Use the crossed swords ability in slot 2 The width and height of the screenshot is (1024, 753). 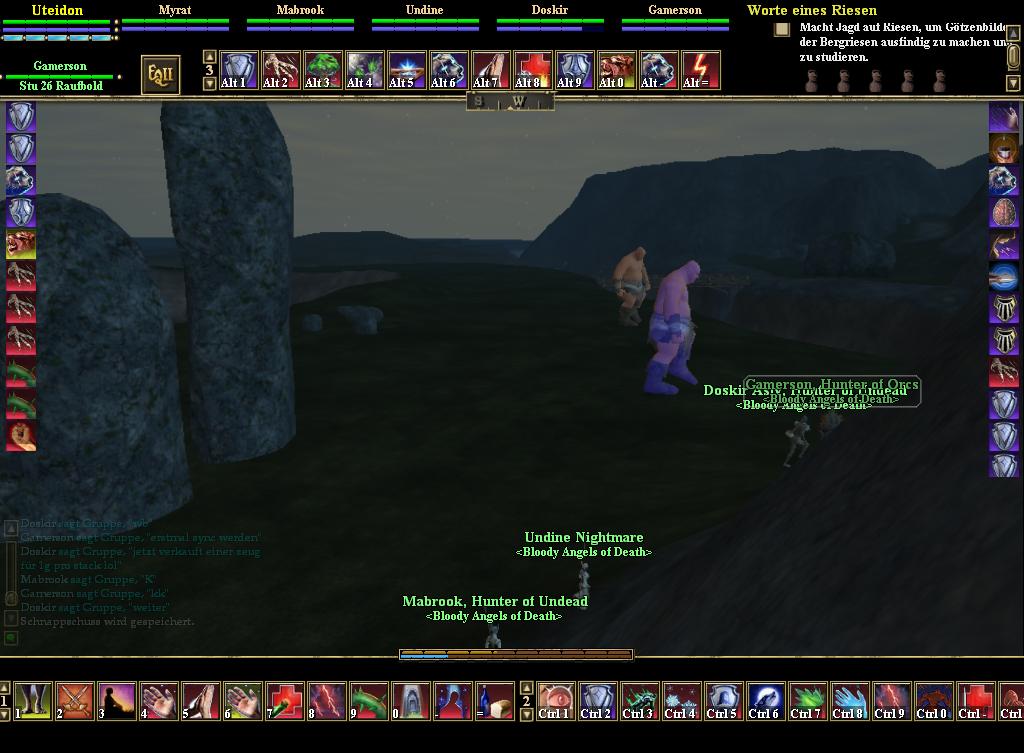76,701
